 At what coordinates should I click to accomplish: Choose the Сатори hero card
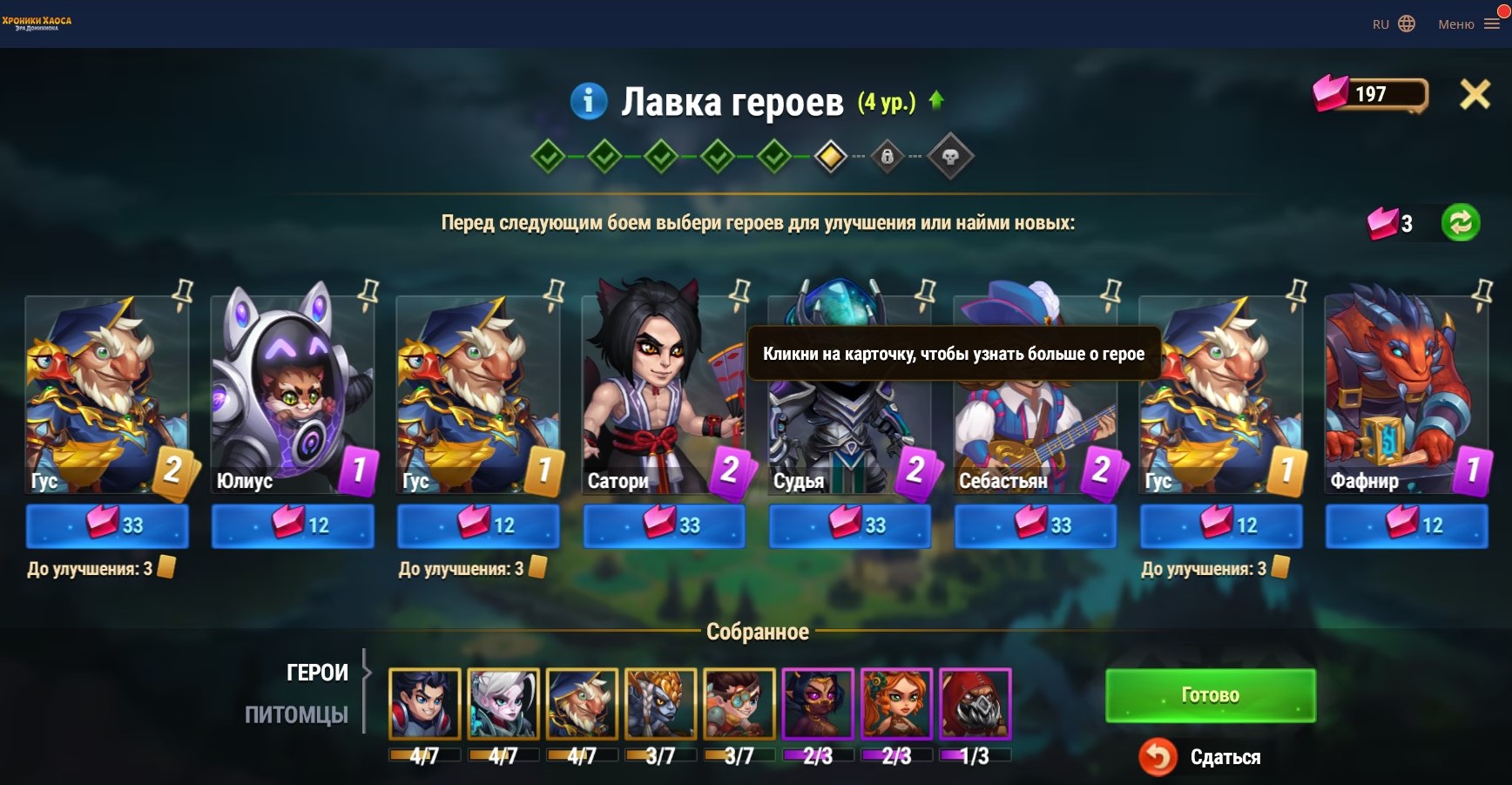[664, 394]
